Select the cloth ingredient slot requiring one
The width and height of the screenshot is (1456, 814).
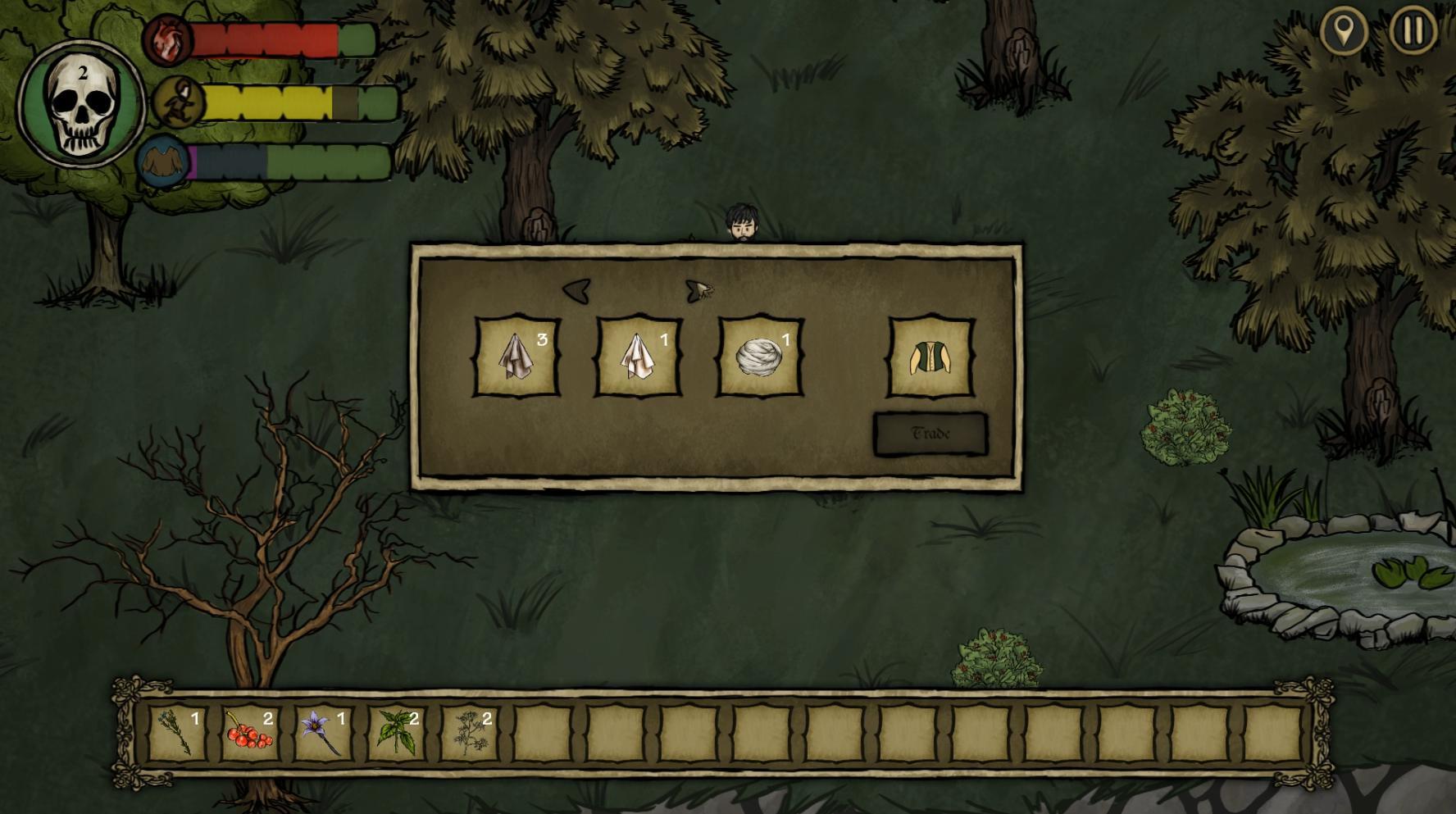tap(639, 357)
